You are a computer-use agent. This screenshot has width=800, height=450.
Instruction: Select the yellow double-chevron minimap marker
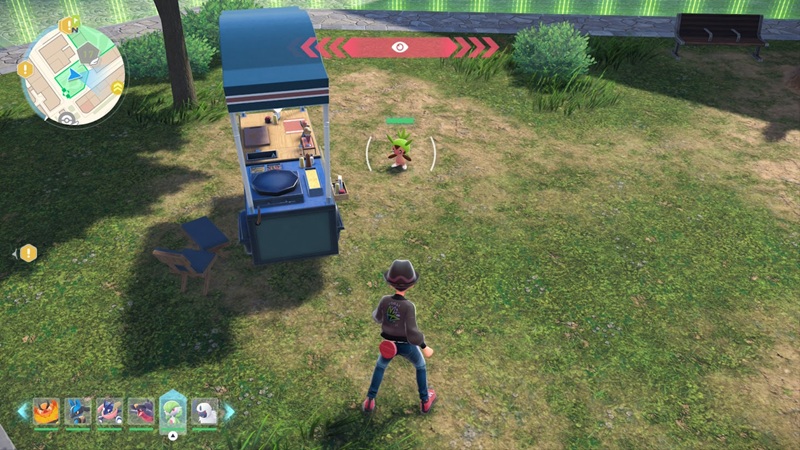(x=117, y=88)
